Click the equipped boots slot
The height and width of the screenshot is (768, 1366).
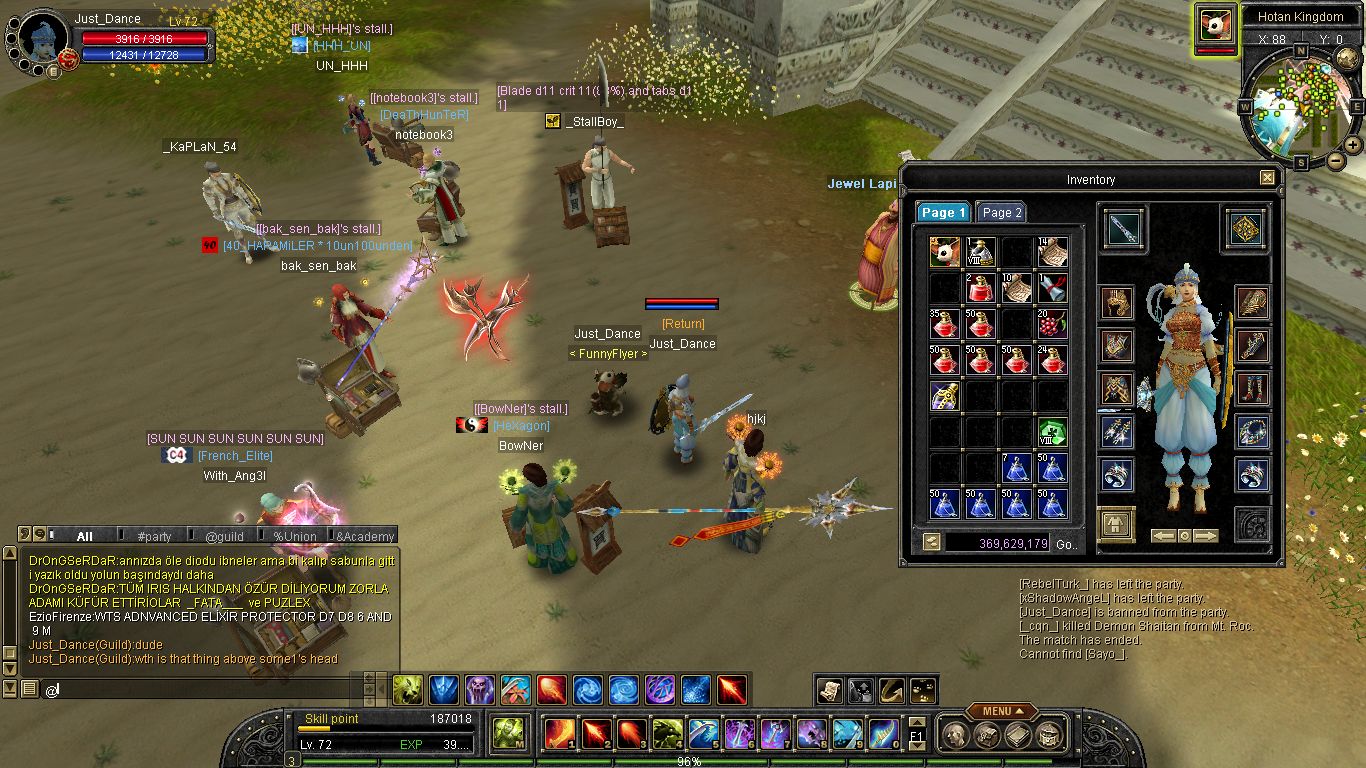click(x=1252, y=388)
